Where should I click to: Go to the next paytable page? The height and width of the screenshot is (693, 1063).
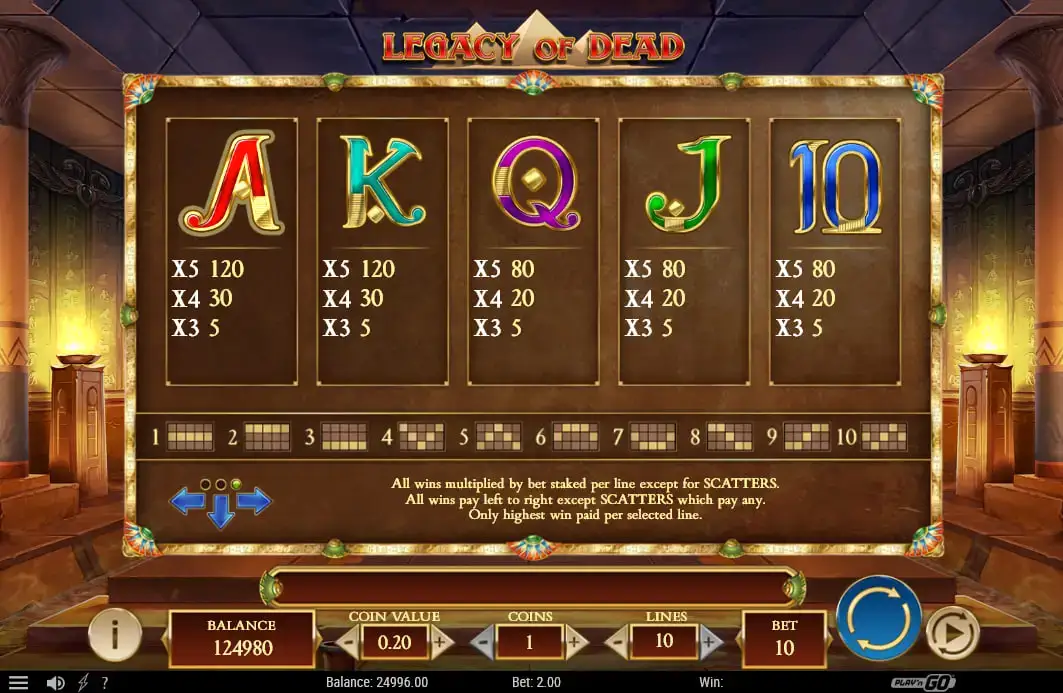coord(254,501)
